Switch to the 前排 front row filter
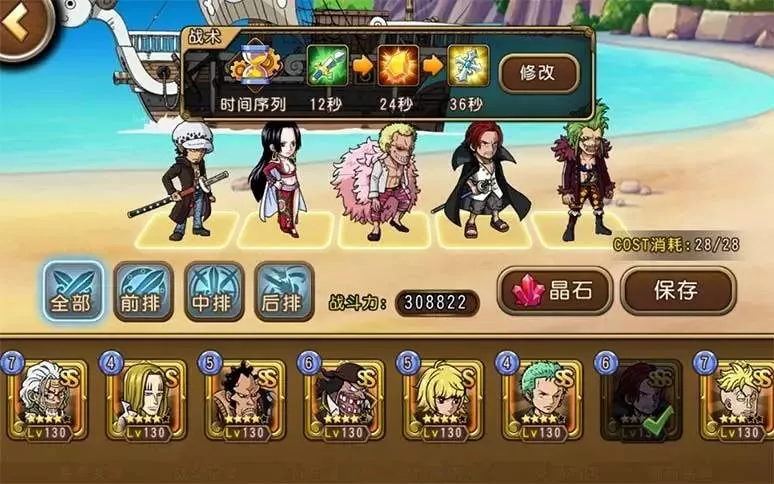774x484 pixels. pyautogui.click(x=143, y=291)
